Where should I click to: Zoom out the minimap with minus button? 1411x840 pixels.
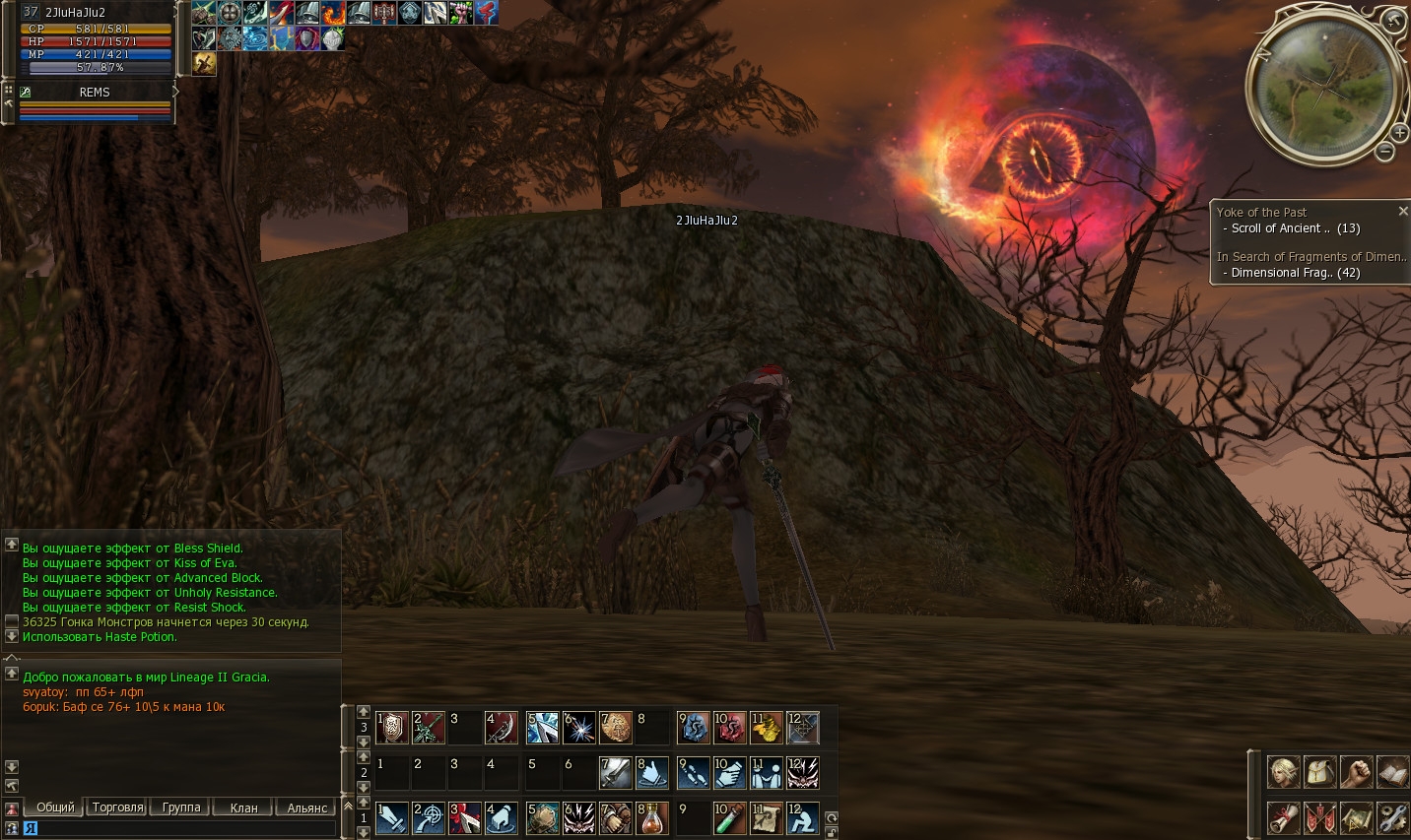[1384, 152]
